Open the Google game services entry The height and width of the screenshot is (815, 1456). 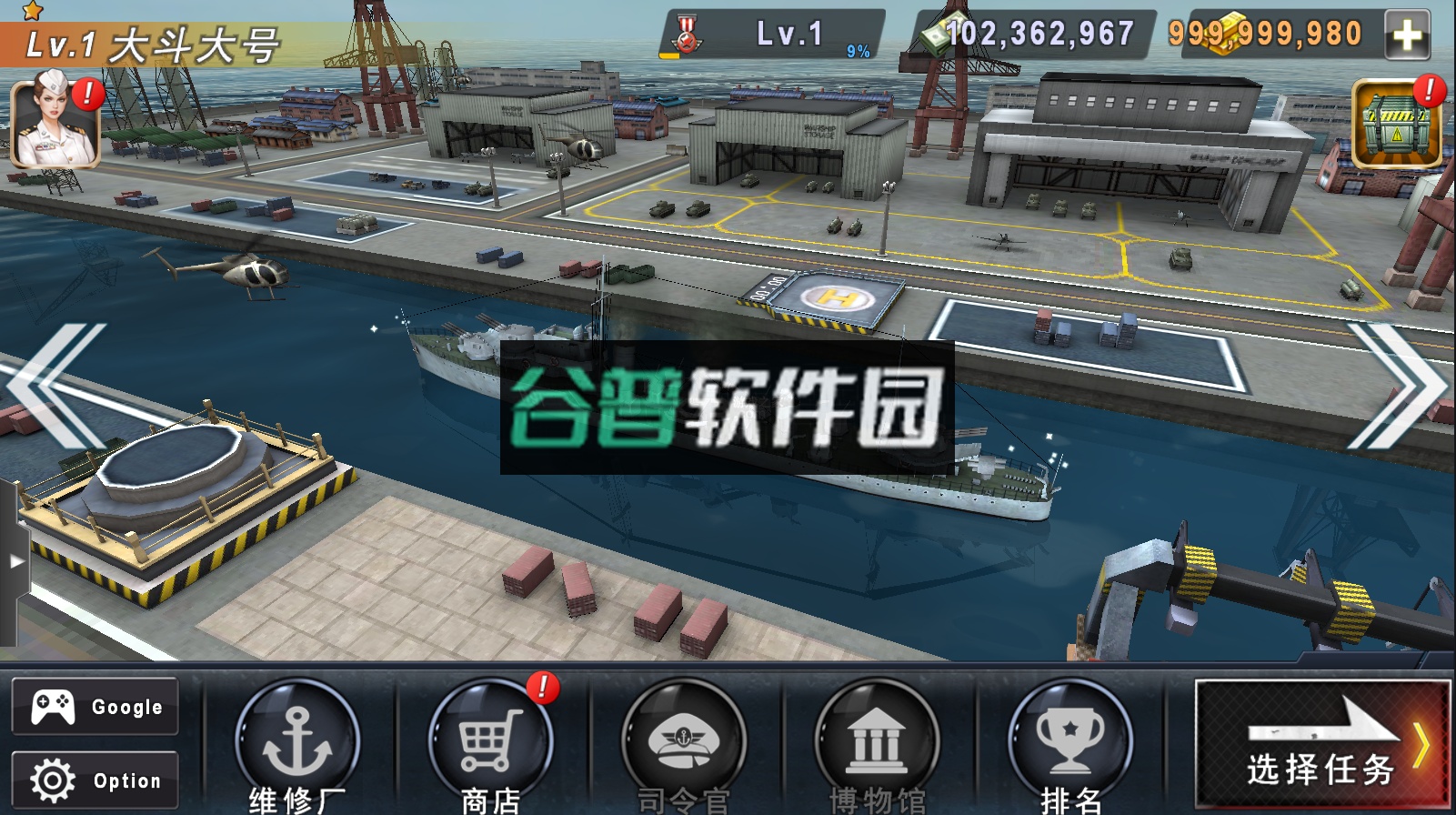point(94,705)
